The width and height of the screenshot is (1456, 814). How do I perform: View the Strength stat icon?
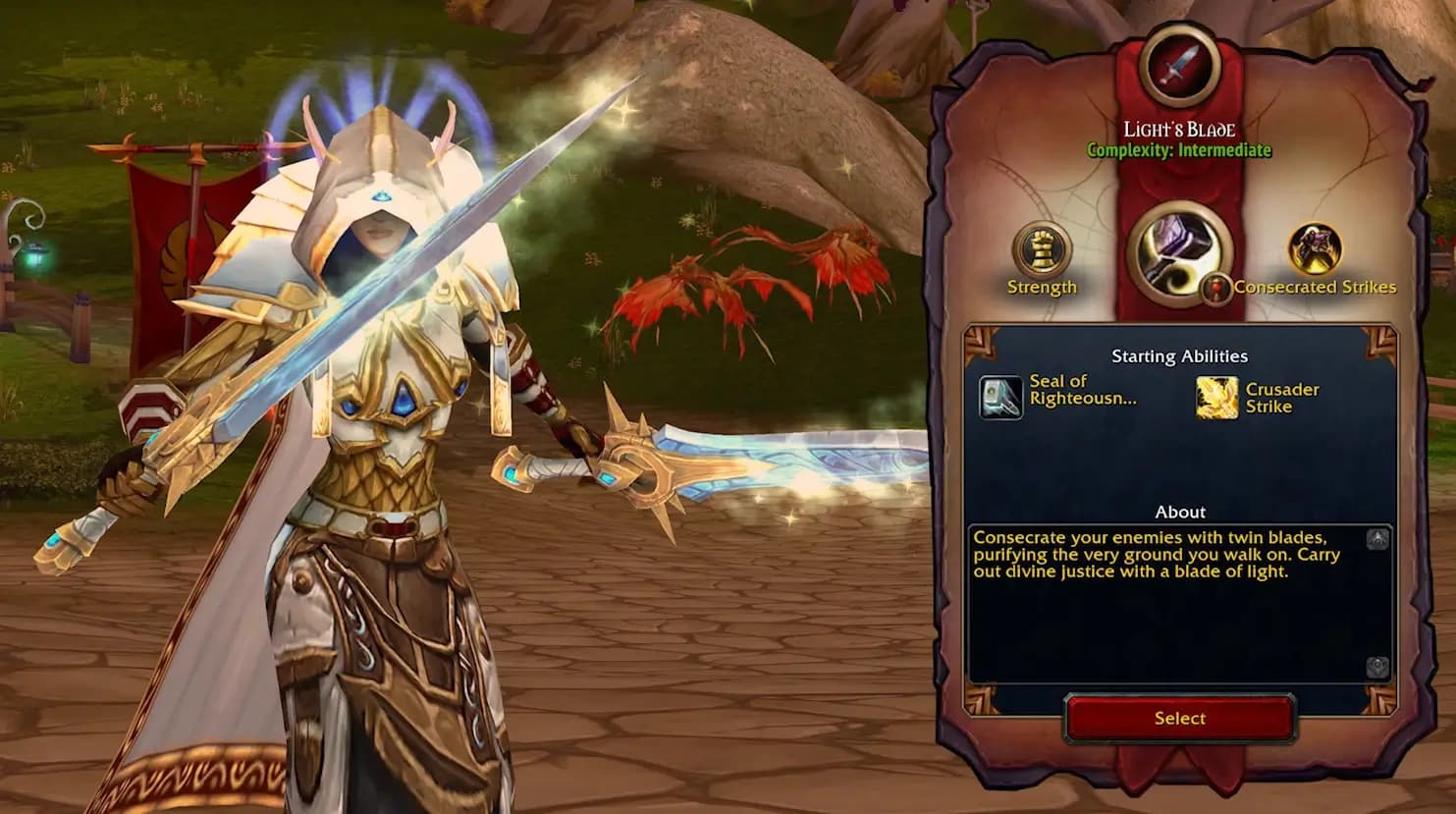(1041, 248)
